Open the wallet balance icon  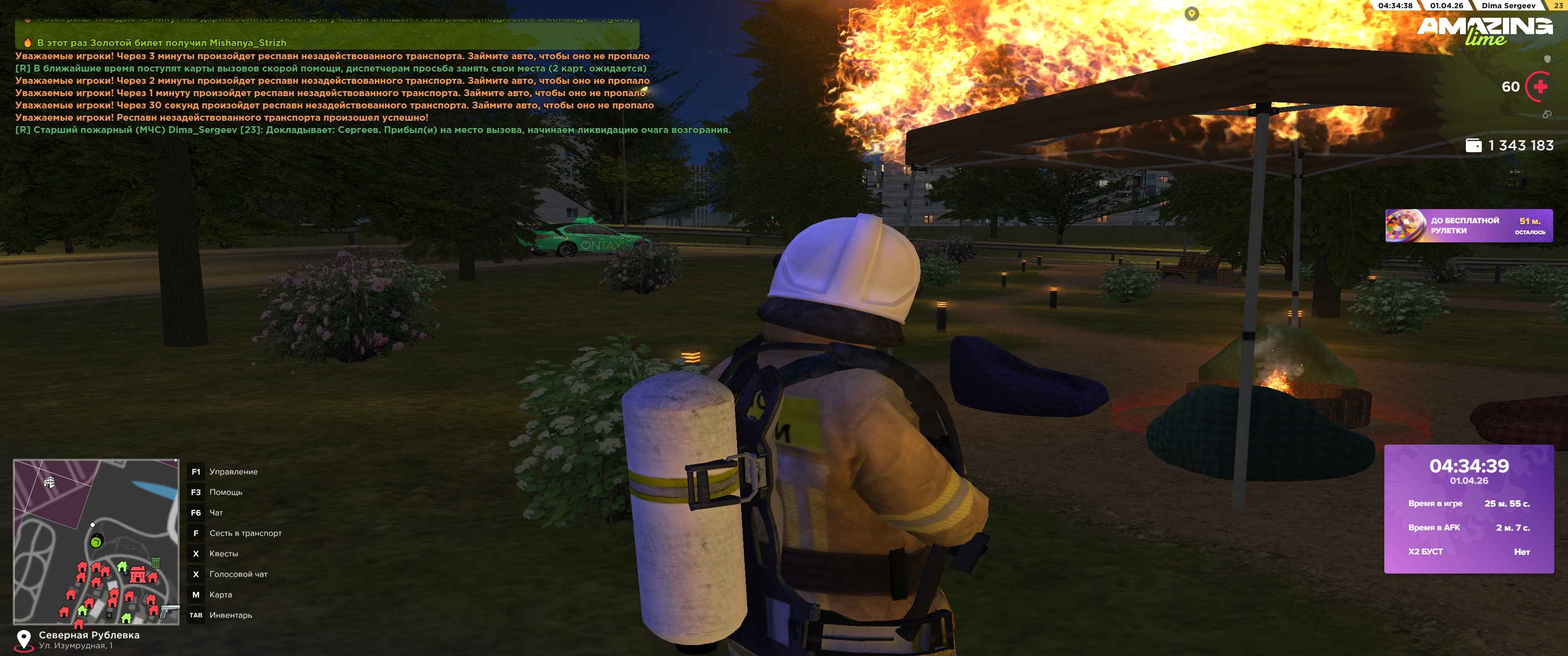tap(1474, 145)
